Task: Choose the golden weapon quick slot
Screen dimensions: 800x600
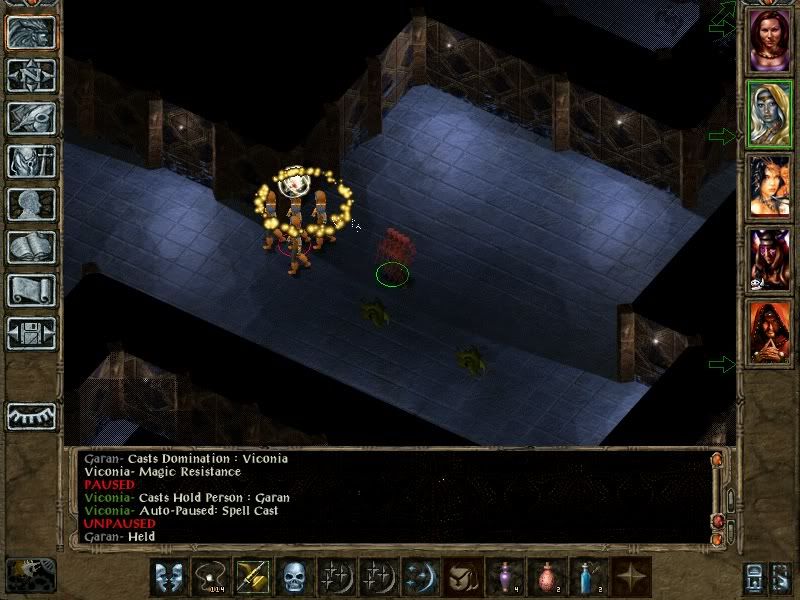Action: [252, 577]
